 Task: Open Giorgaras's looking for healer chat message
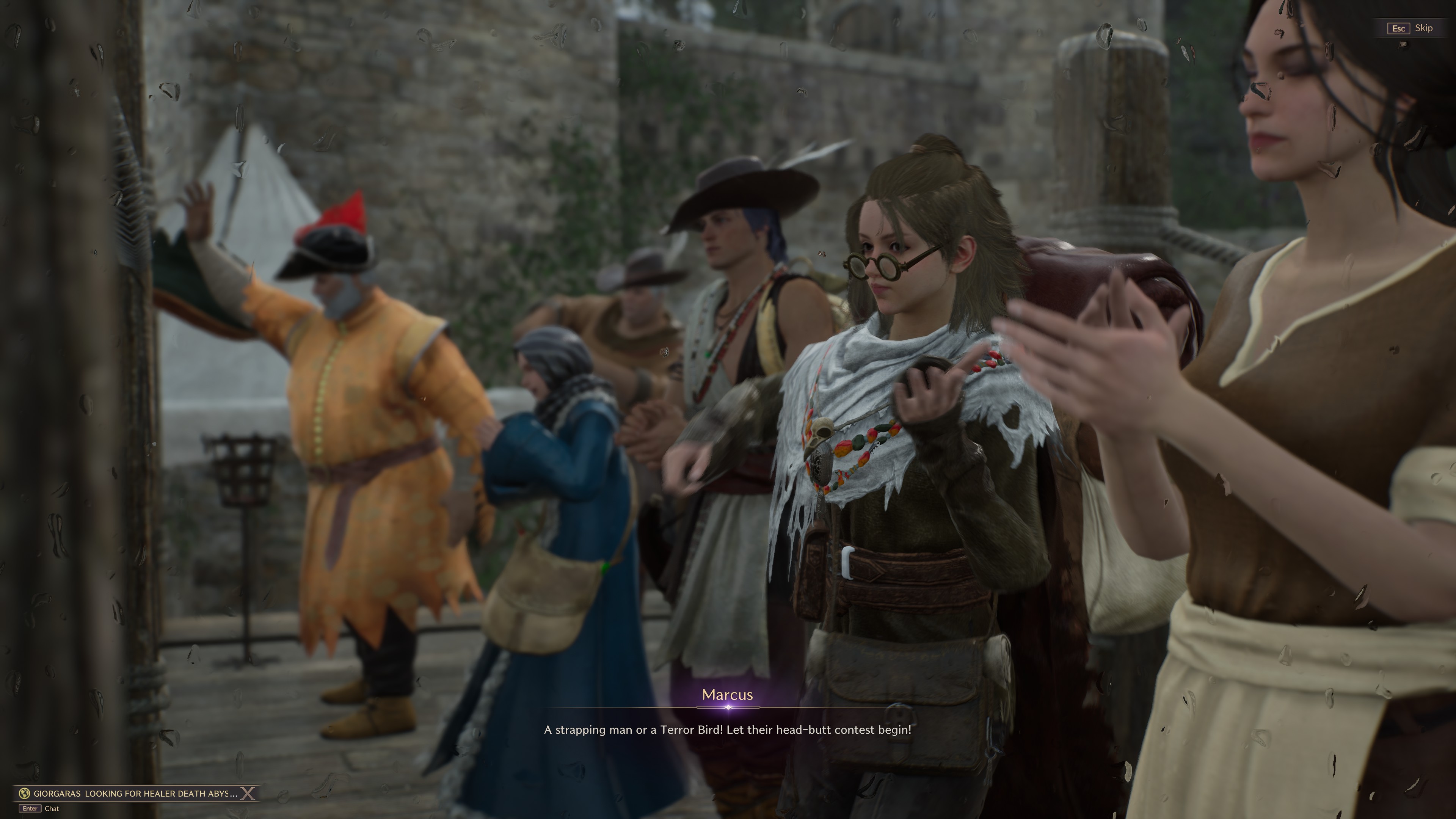135,794
